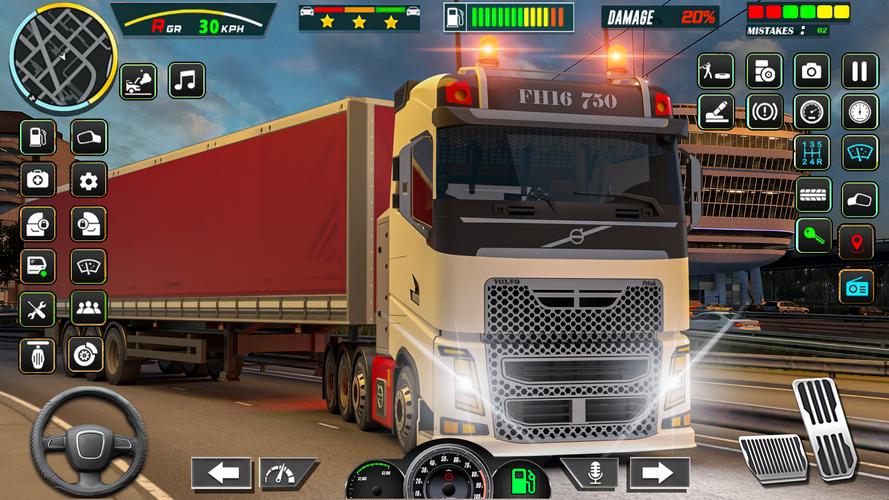Tap the left turn arrow button
889x500 pixels.
221,473
